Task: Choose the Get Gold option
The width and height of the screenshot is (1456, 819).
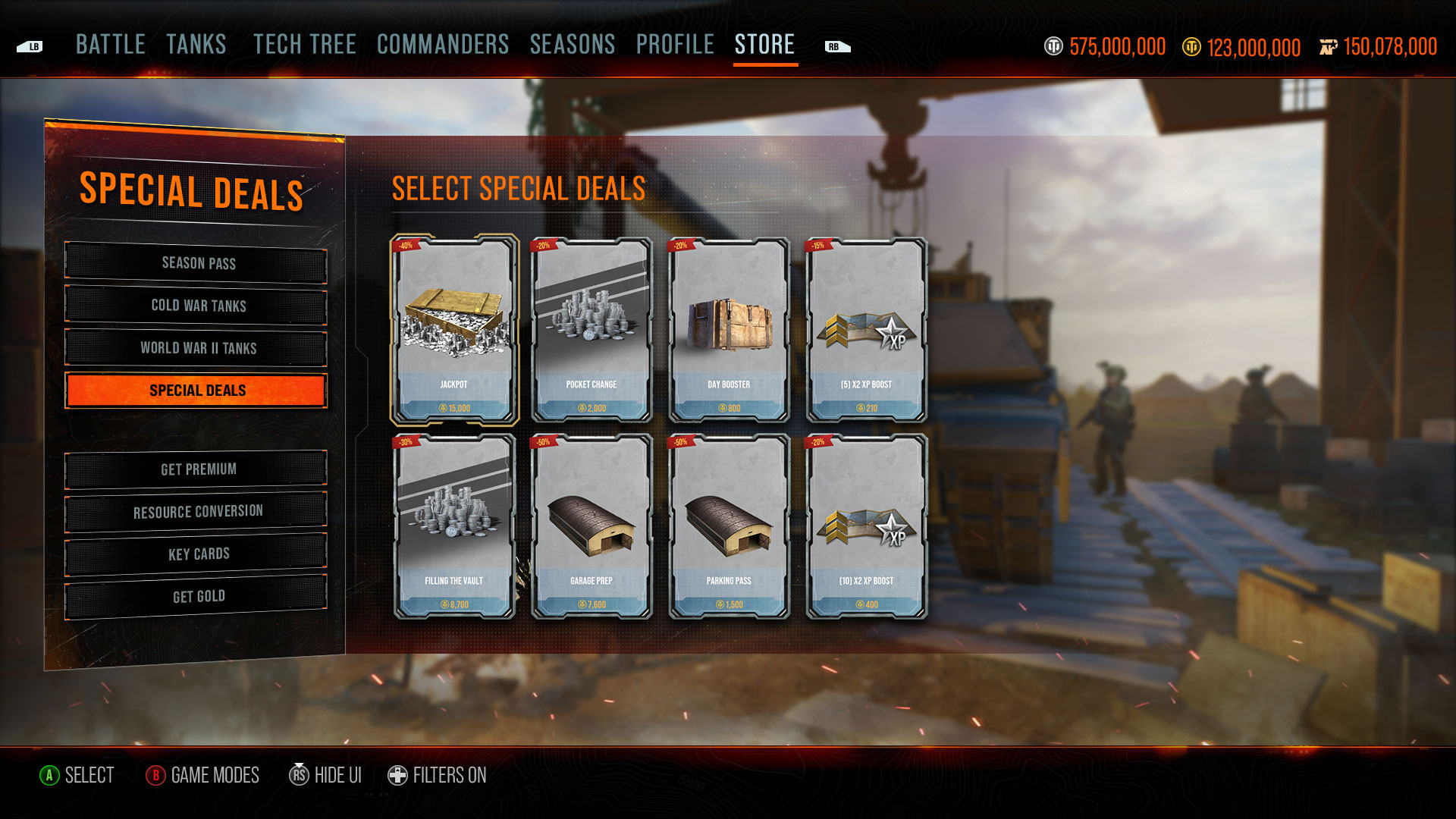Action: [x=197, y=597]
